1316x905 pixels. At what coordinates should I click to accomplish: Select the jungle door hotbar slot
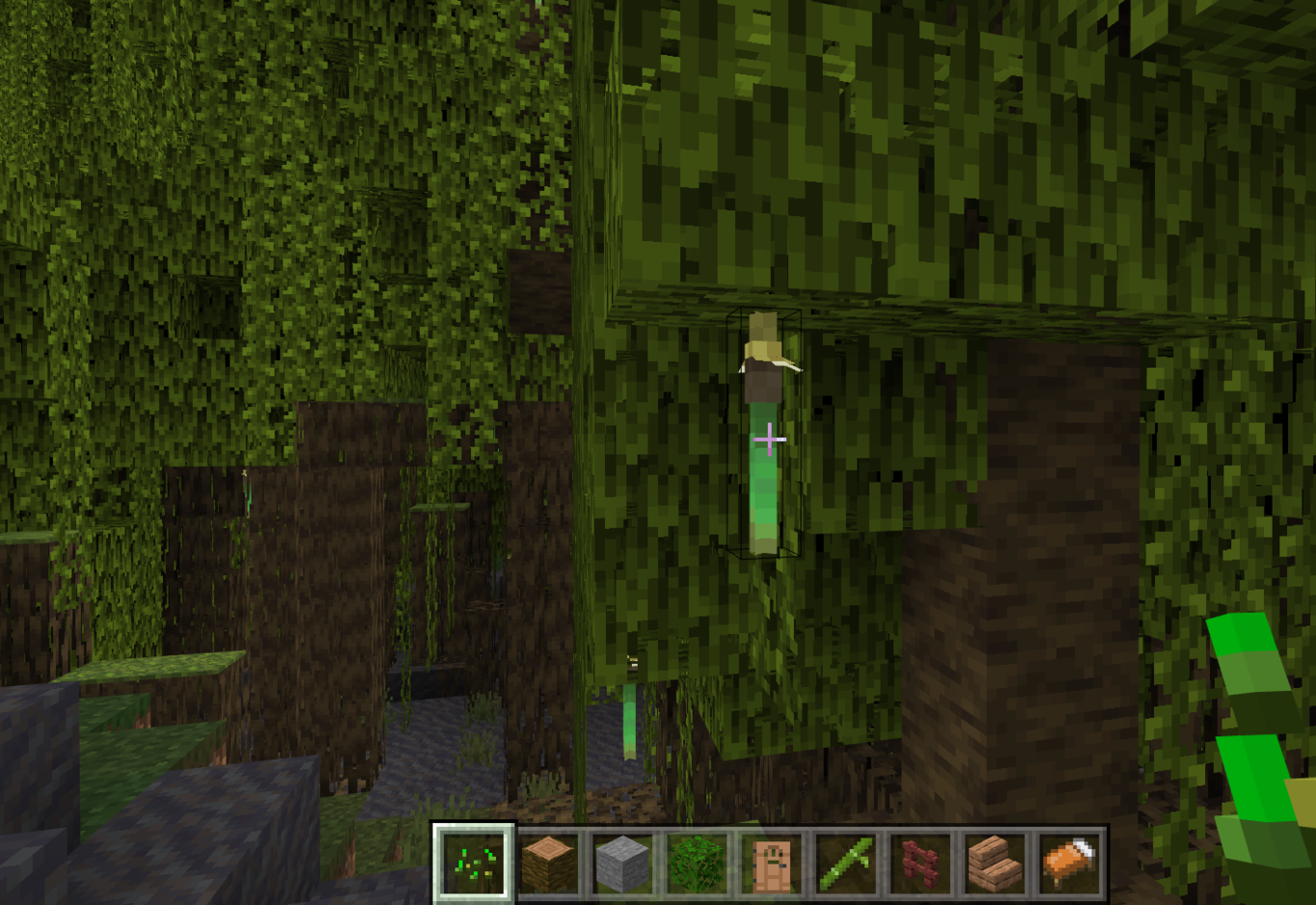point(770,864)
